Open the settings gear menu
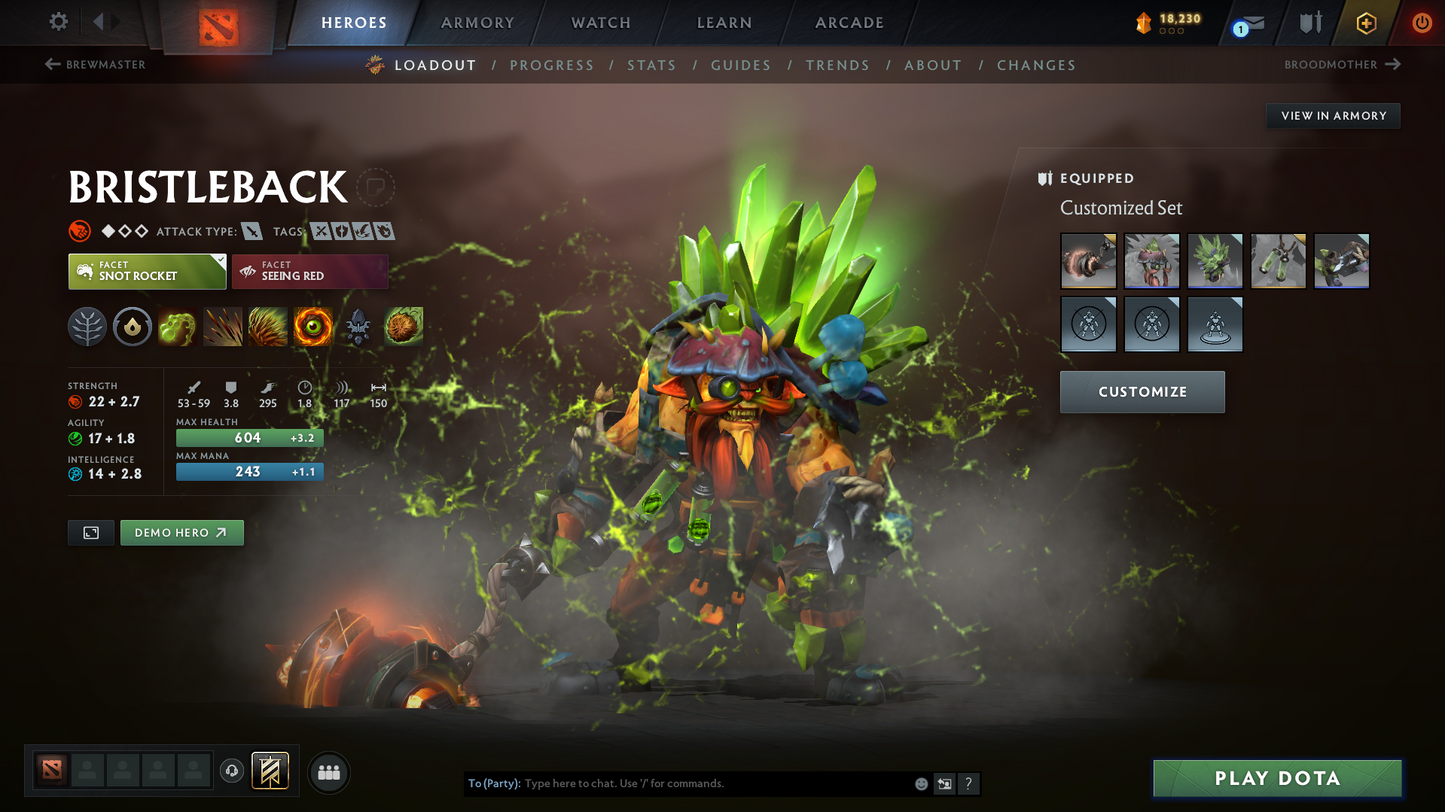 pyautogui.click(x=58, y=21)
